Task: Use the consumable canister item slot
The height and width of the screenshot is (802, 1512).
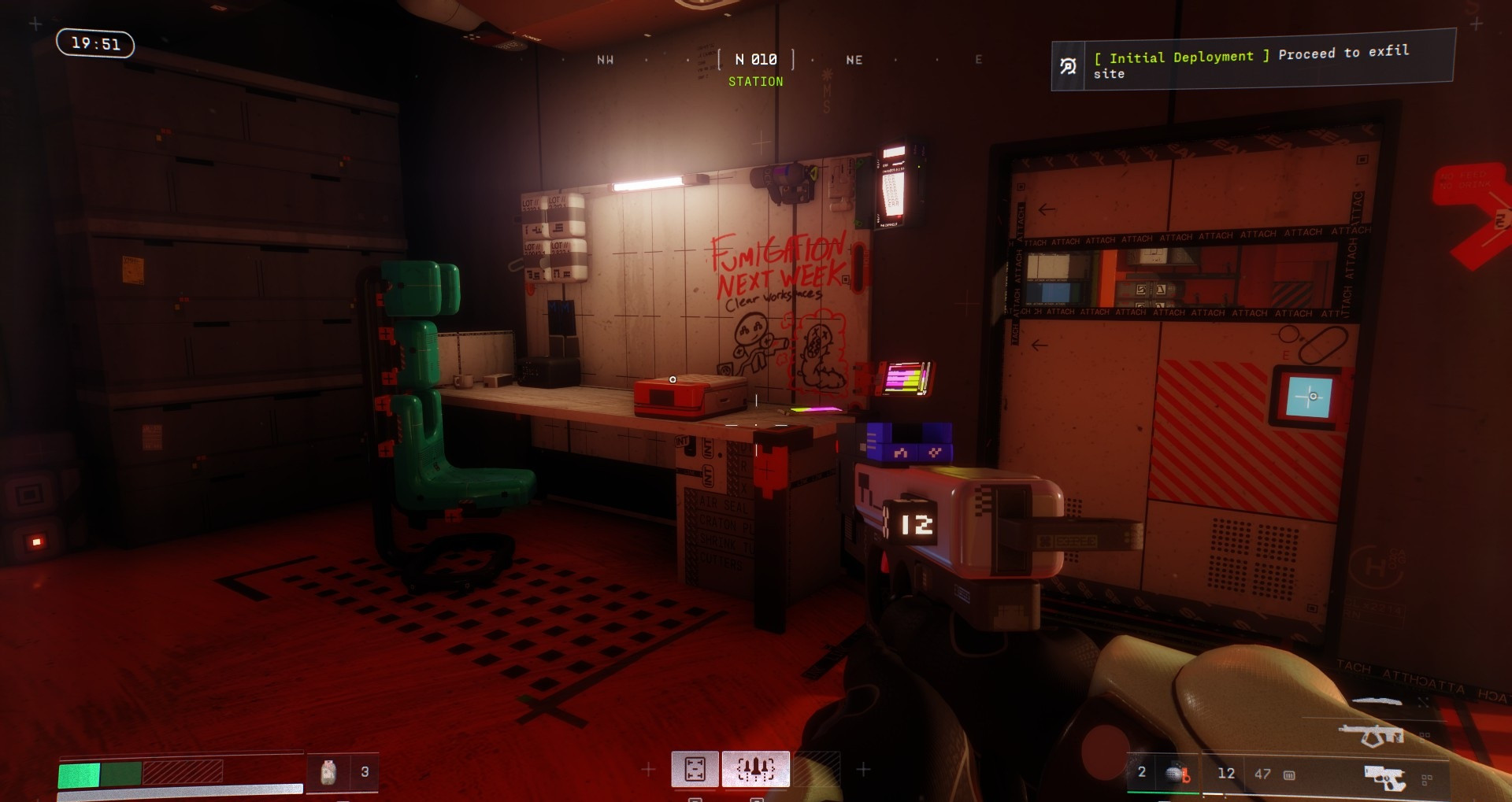Action: coord(328,772)
